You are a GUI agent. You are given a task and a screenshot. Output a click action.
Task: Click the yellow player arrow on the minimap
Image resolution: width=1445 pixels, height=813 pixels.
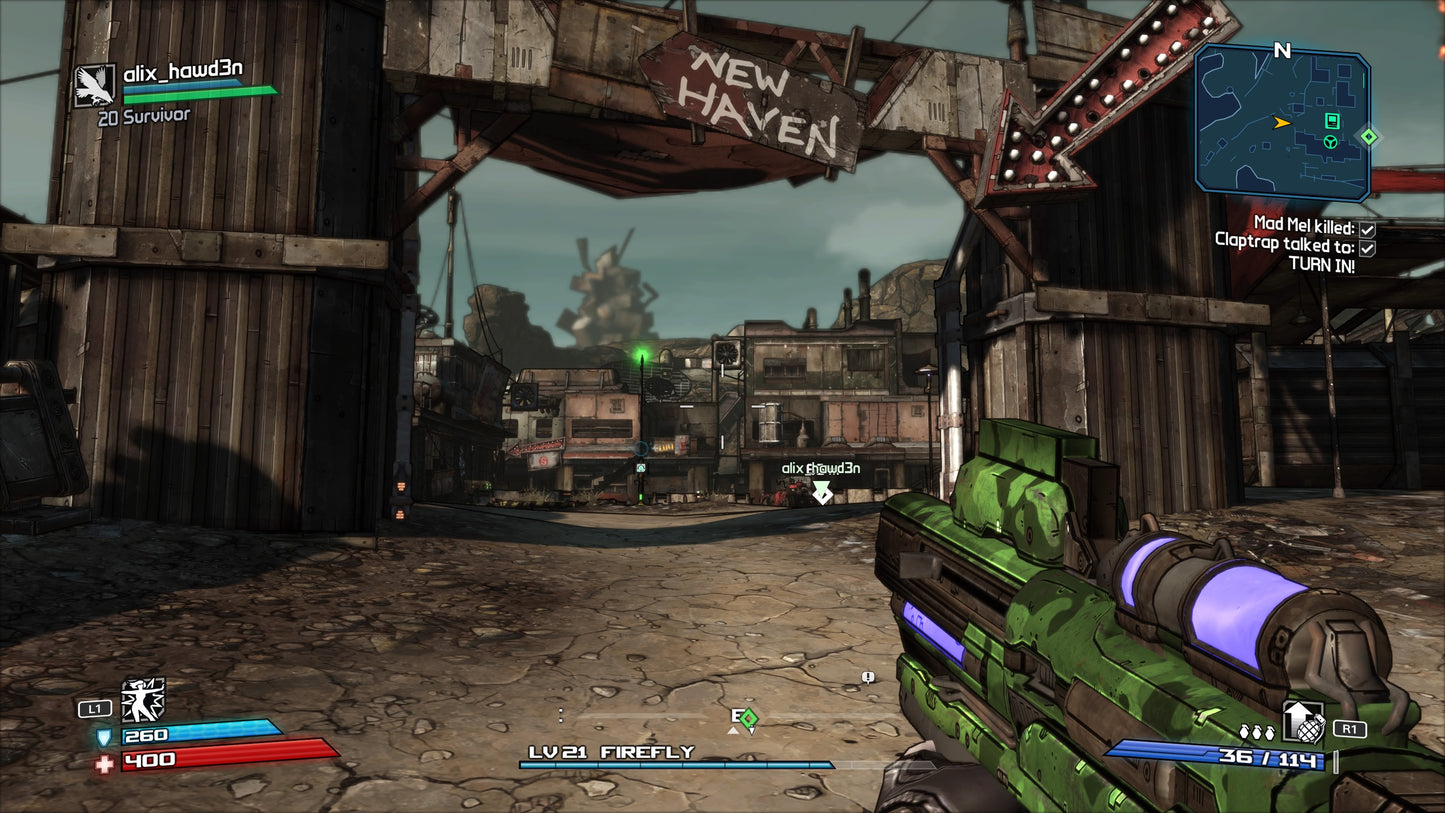[x=1281, y=123]
